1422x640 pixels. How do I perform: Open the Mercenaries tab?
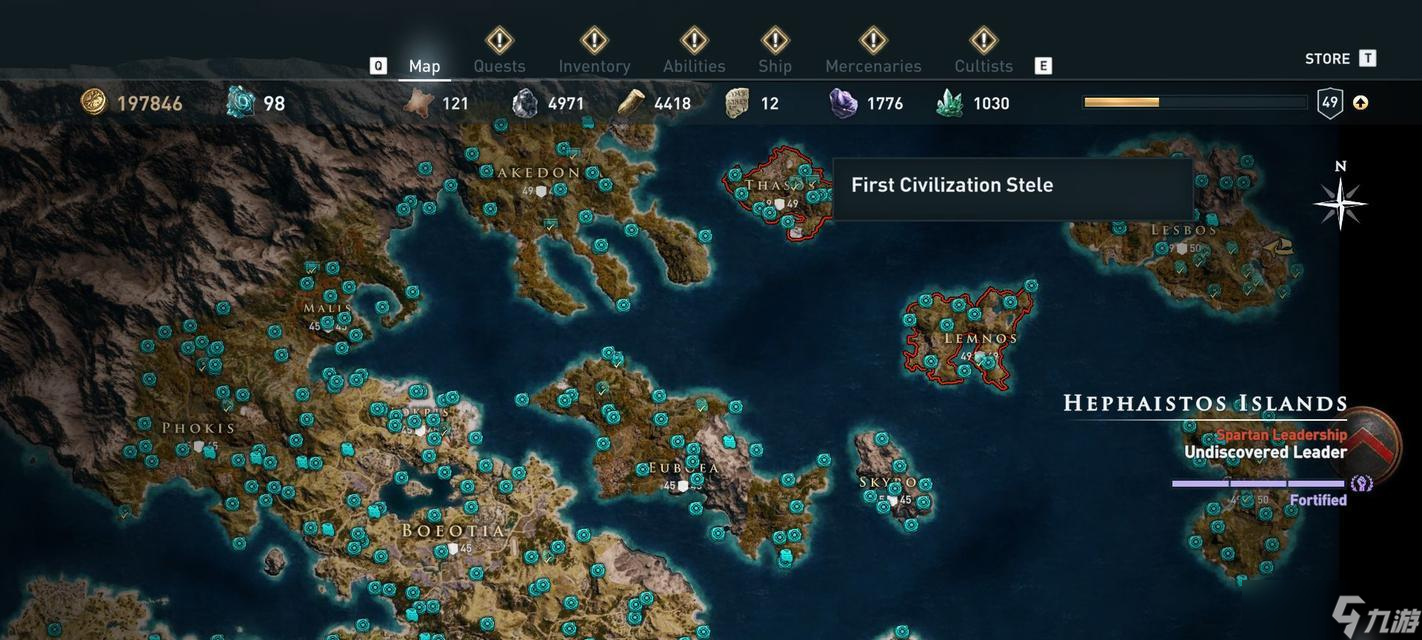[x=873, y=66]
